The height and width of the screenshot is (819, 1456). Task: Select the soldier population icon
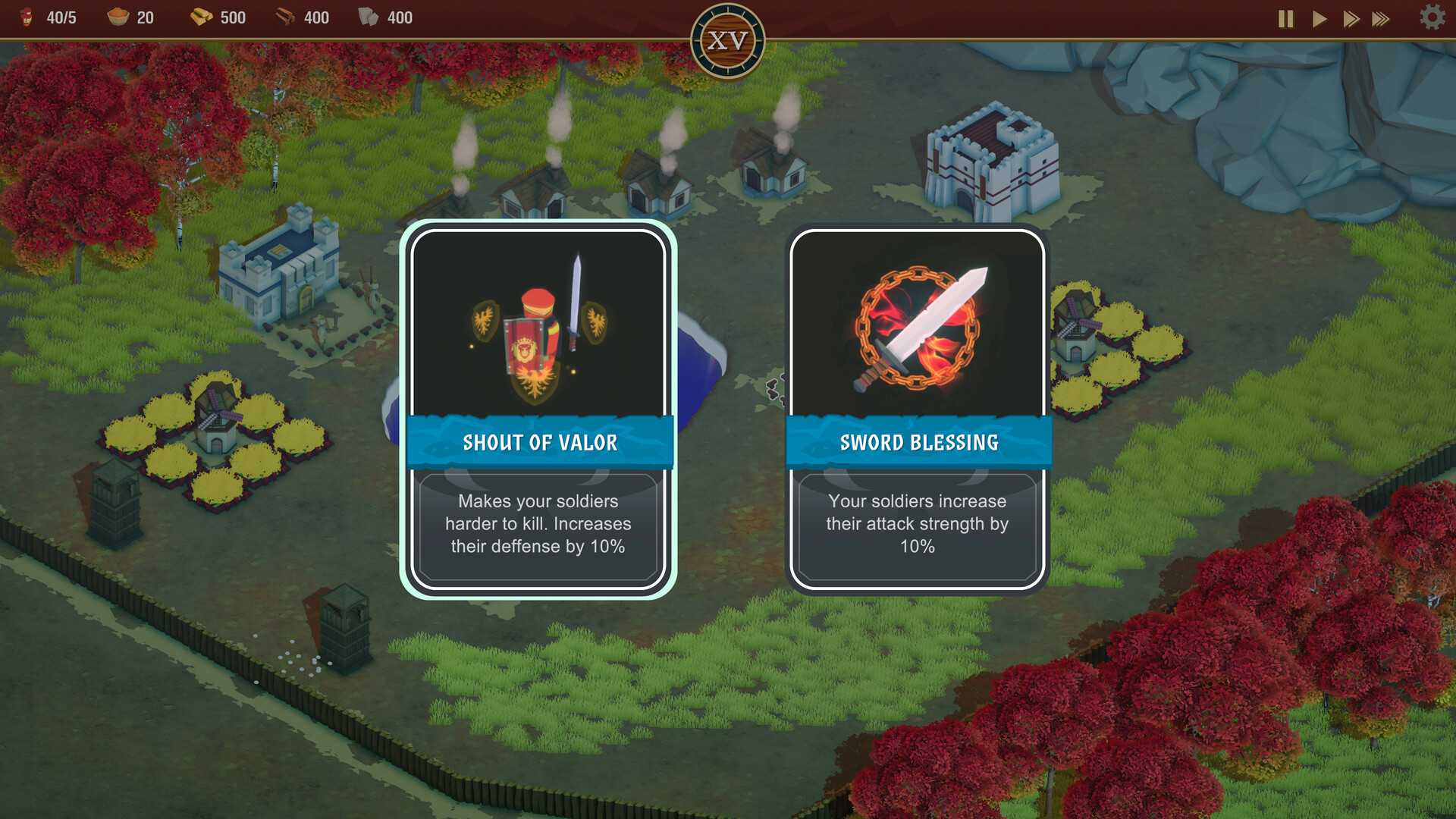(25, 17)
